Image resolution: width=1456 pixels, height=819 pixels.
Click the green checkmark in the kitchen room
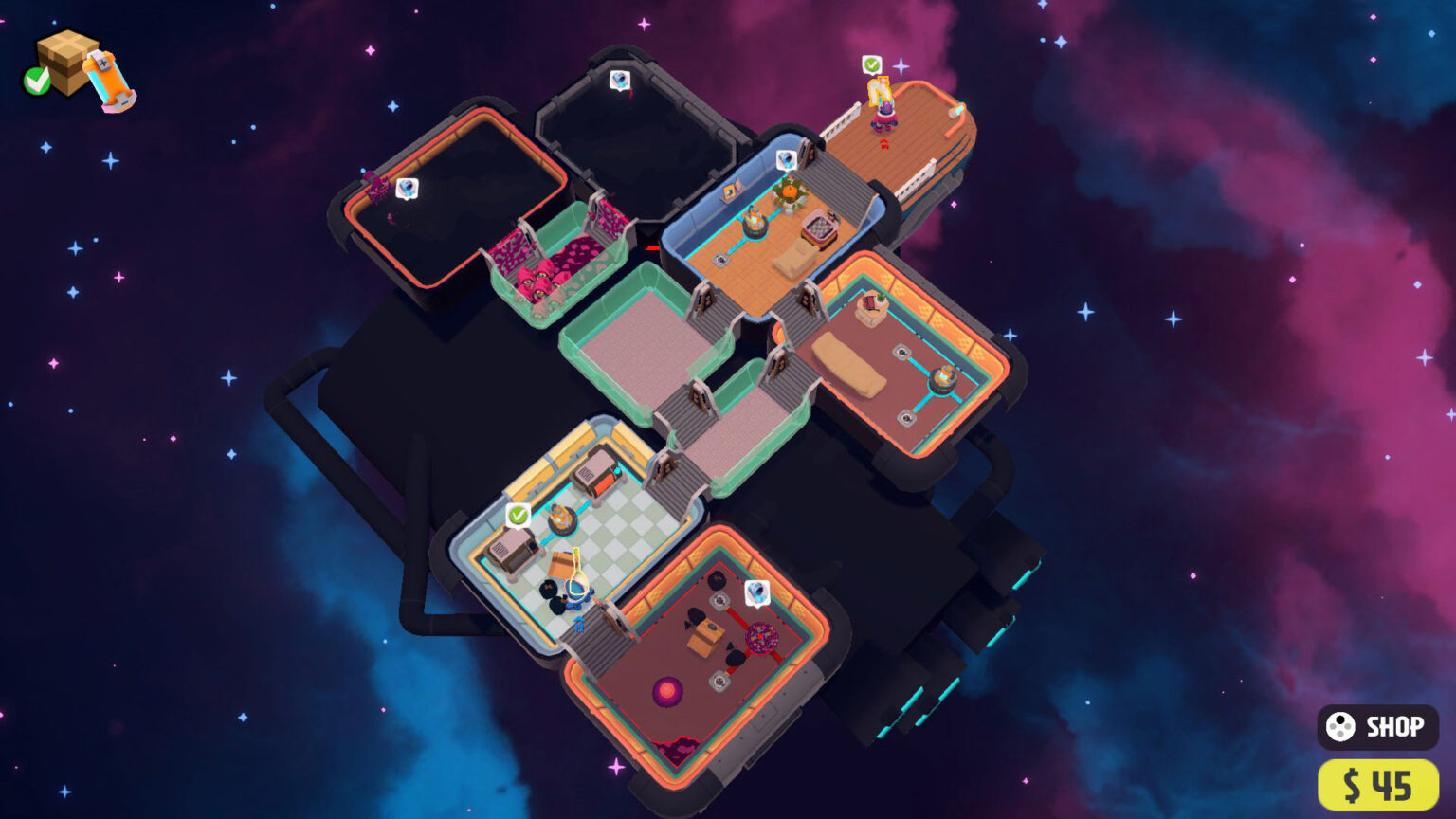tap(518, 516)
